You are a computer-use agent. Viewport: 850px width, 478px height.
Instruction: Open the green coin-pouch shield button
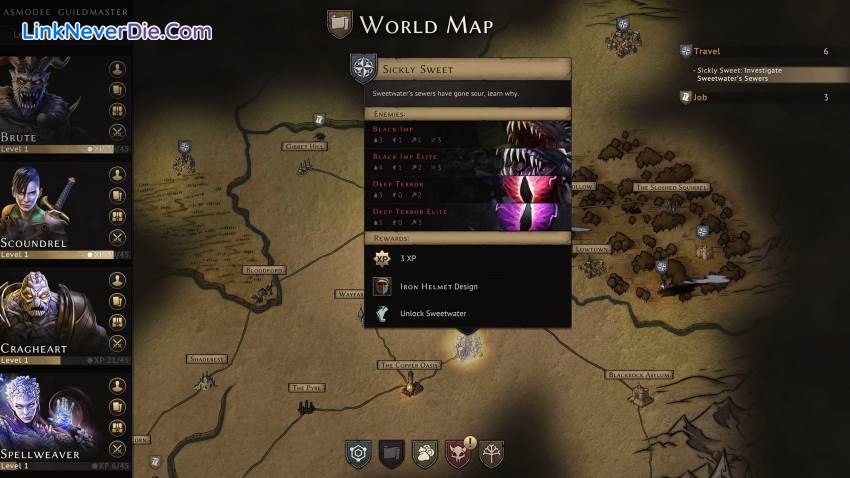425,454
